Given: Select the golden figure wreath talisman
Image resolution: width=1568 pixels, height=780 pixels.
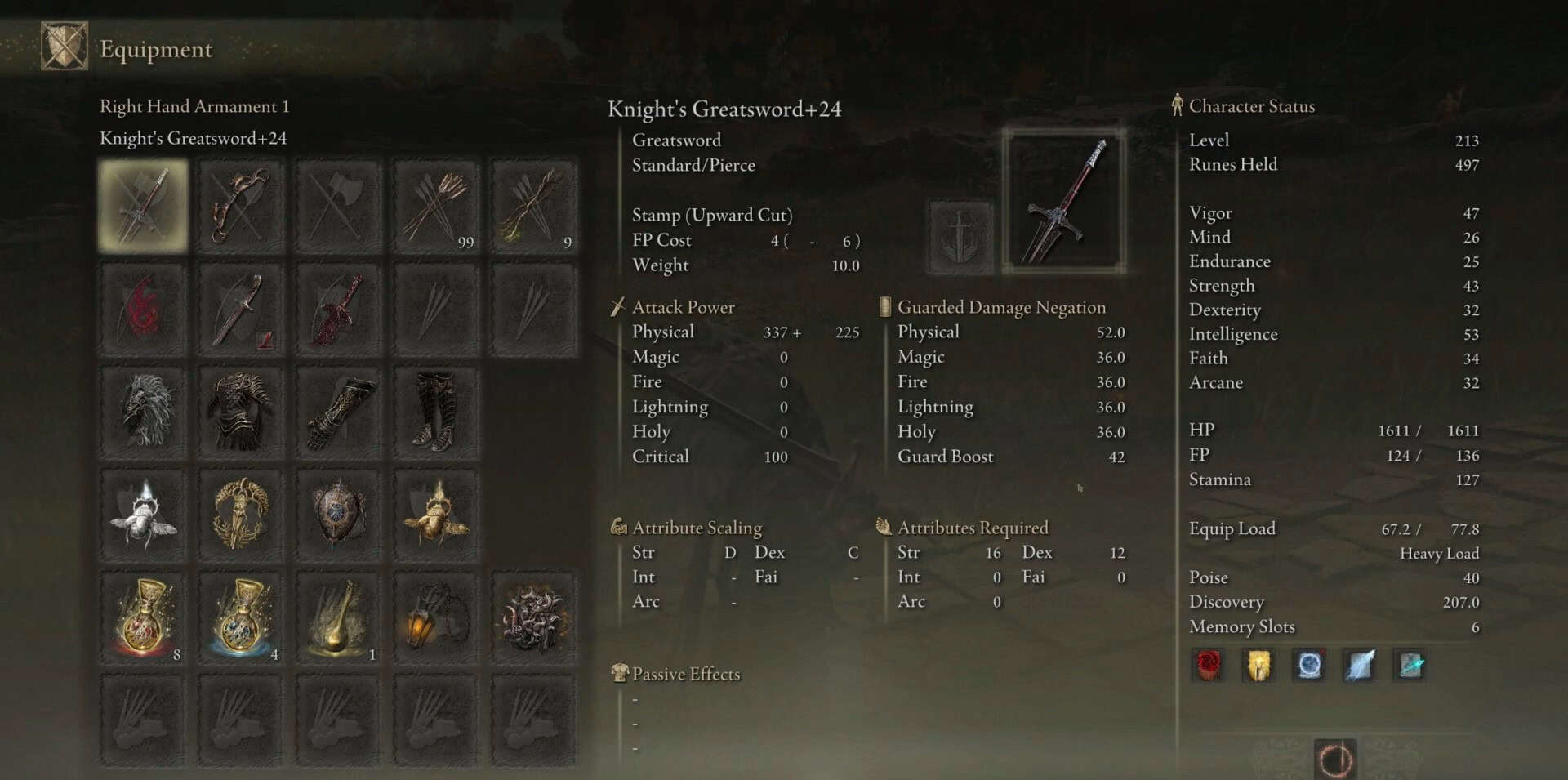Looking at the screenshot, I should [x=241, y=515].
